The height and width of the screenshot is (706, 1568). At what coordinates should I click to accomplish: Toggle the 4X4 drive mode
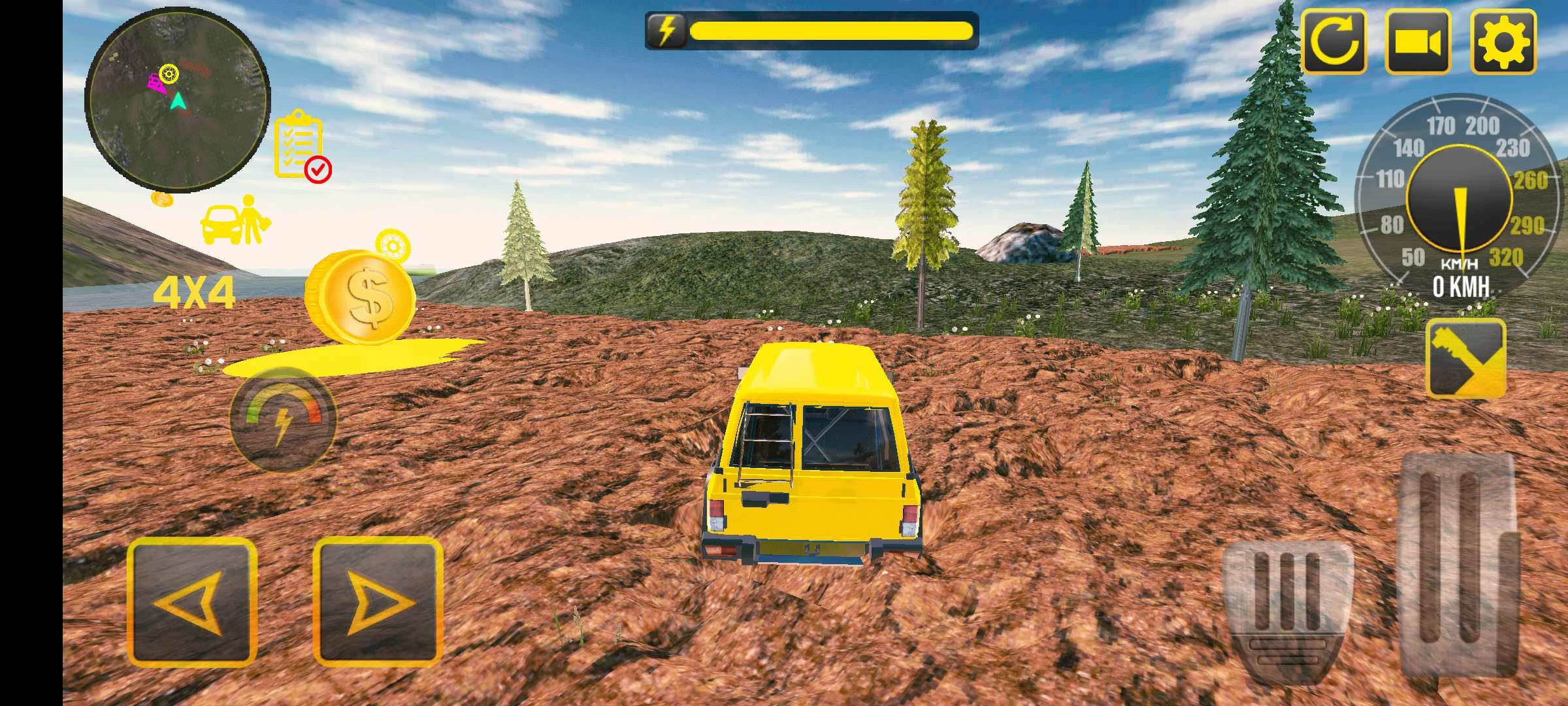pos(193,294)
